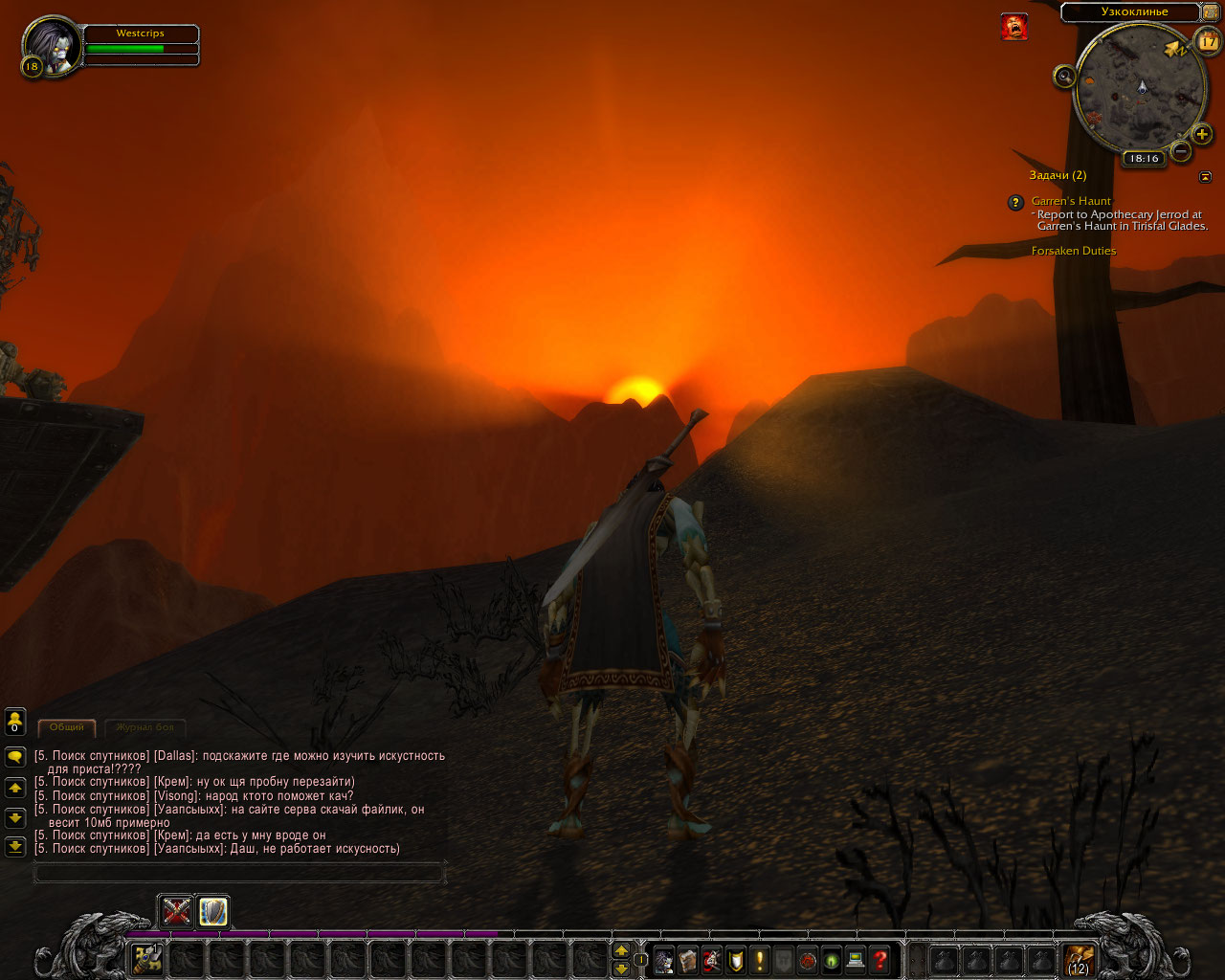1225x980 pixels.
Task: Select the Garren's Haunt quest title
Action: click(x=1071, y=201)
